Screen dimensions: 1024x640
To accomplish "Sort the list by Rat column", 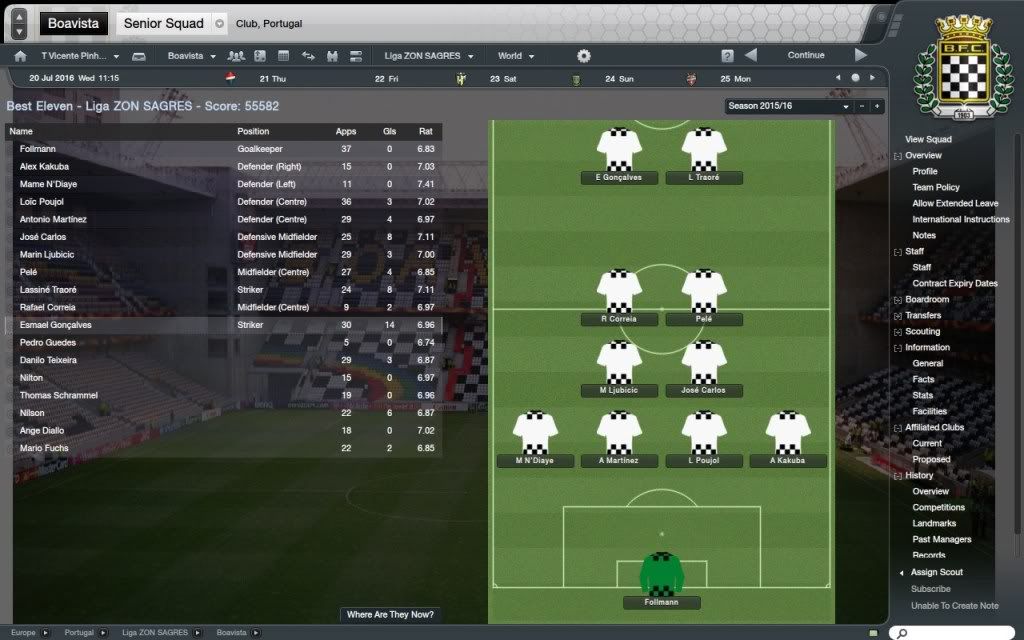I will [425, 131].
